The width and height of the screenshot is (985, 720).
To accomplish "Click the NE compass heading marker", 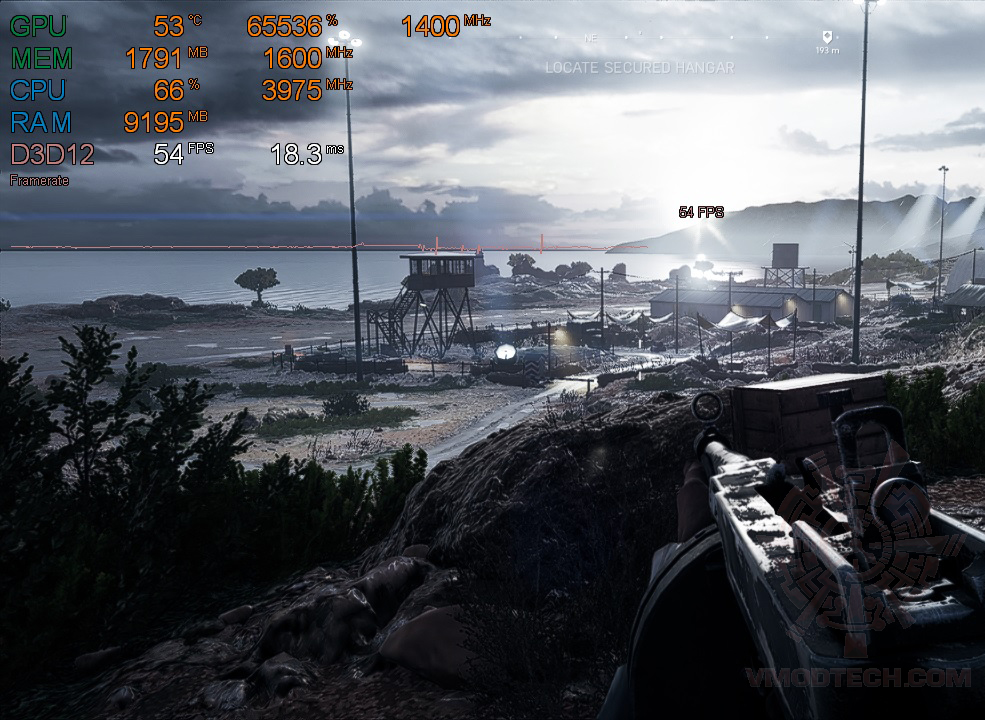I will tap(590, 38).
